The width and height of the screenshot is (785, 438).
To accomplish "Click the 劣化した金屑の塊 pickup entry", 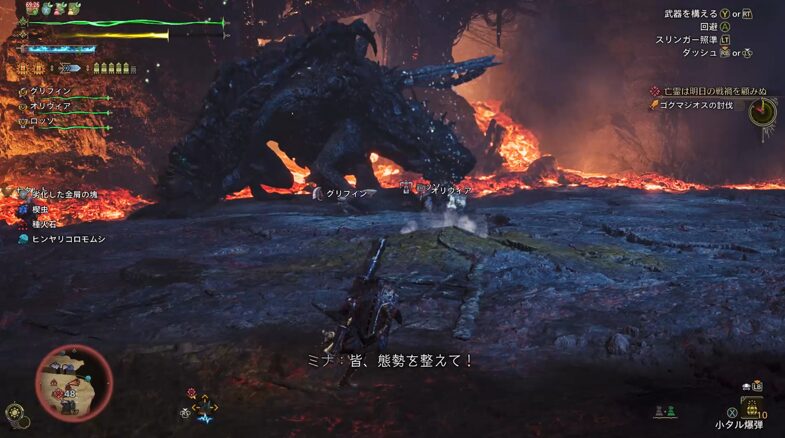I will [62, 191].
